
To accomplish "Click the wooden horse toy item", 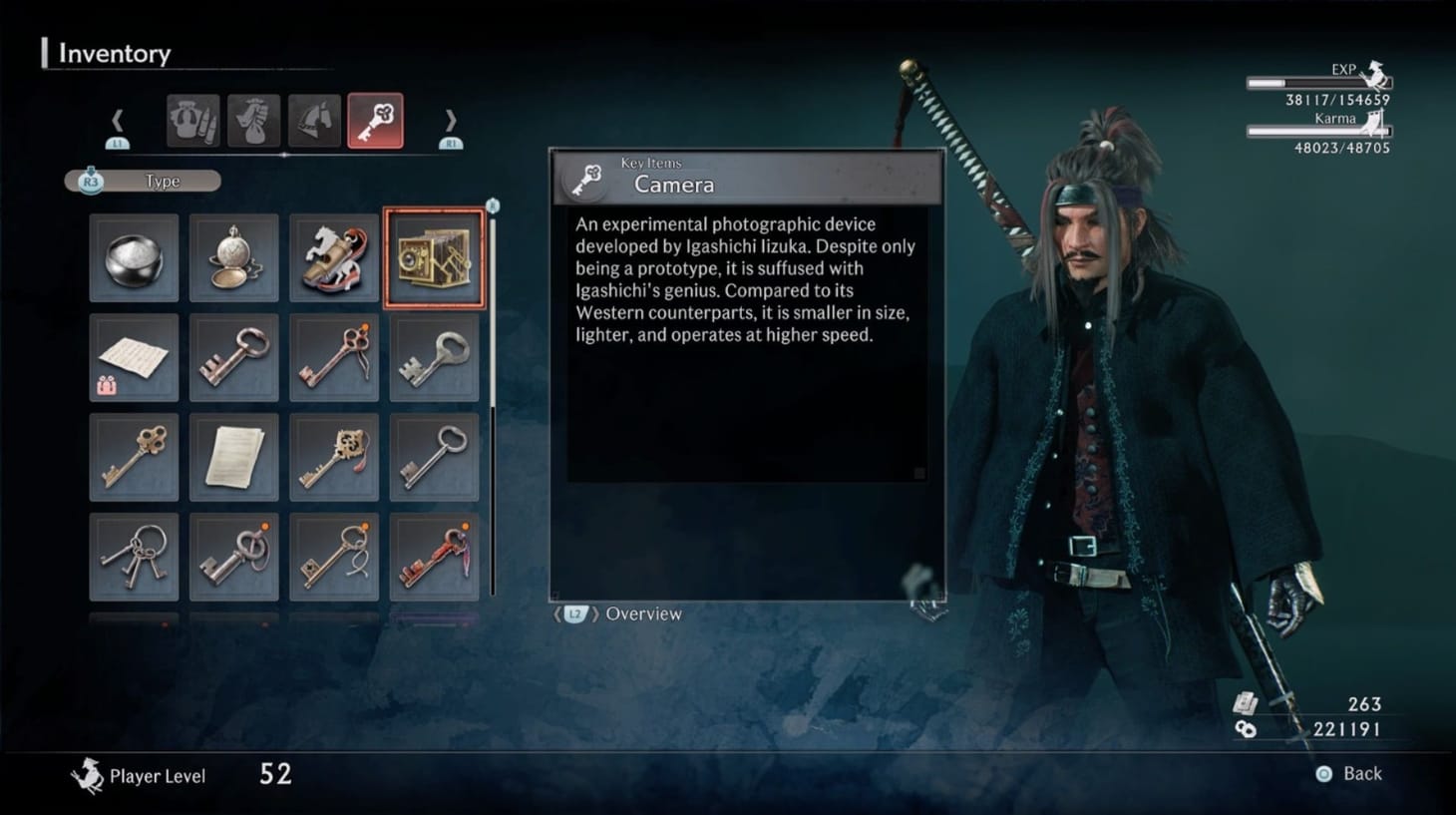I will point(333,257).
